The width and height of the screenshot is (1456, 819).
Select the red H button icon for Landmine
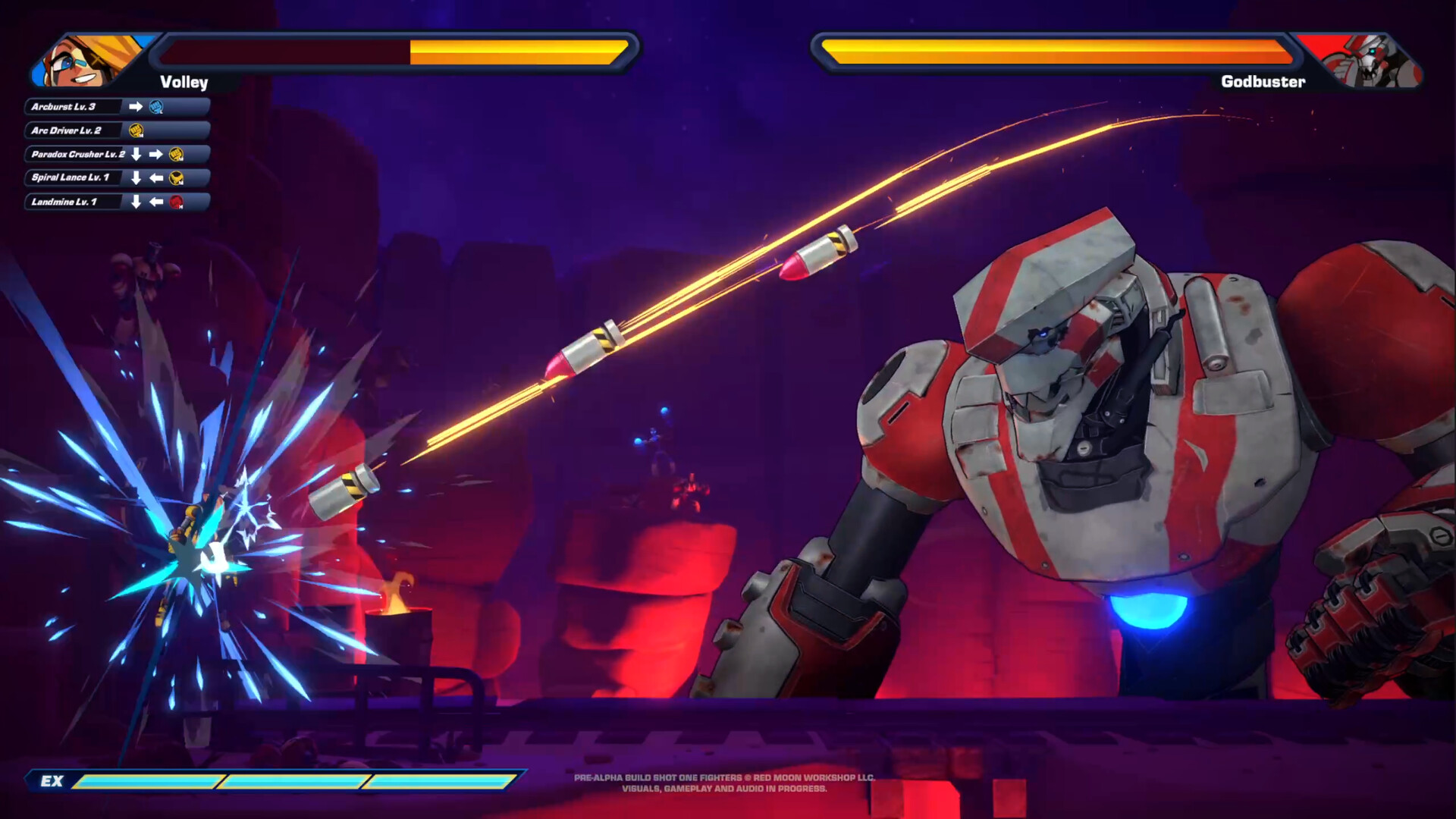(x=177, y=202)
